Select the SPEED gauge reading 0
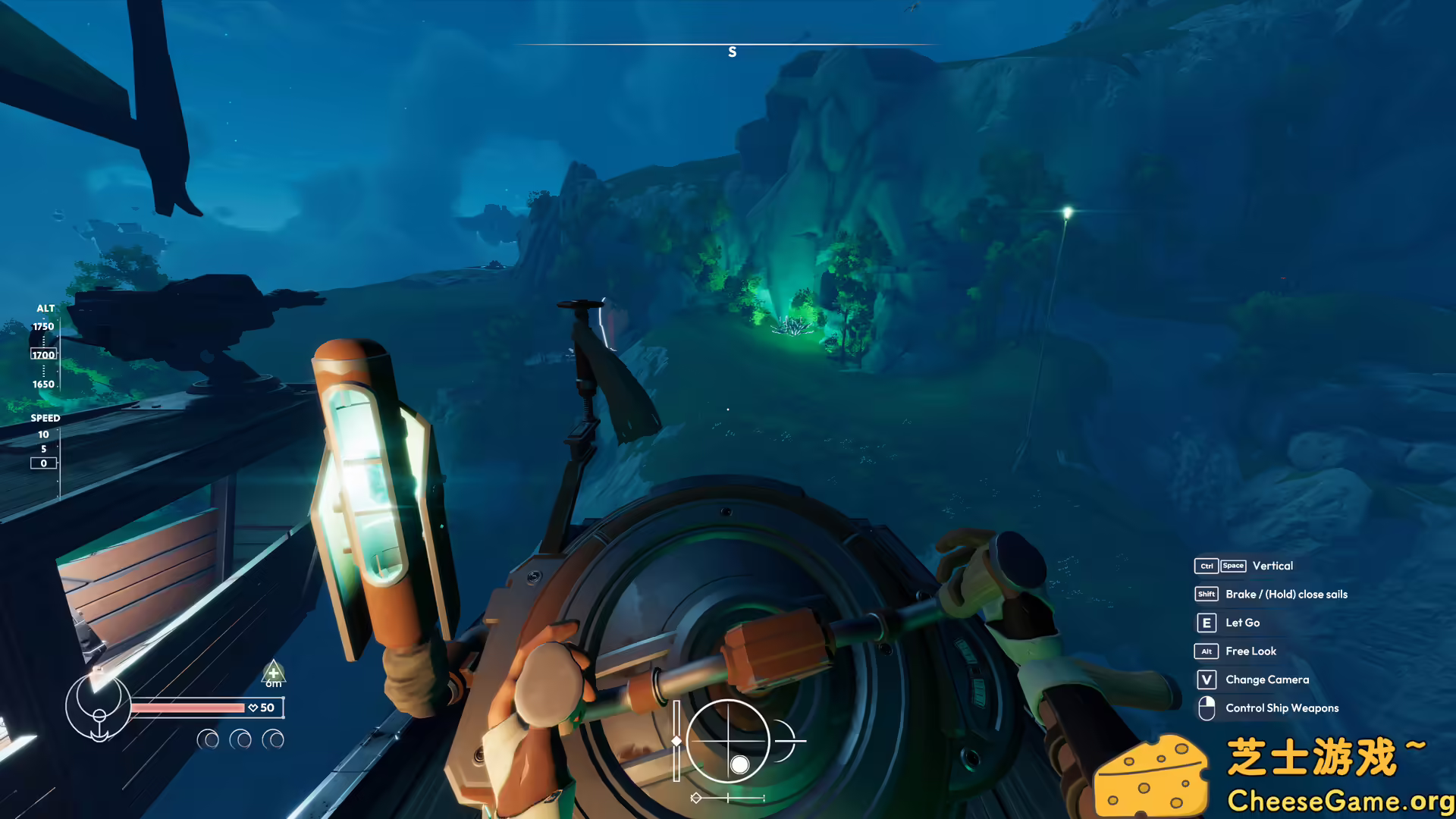The height and width of the screenshot is (819, 1456). pos(43,463)
